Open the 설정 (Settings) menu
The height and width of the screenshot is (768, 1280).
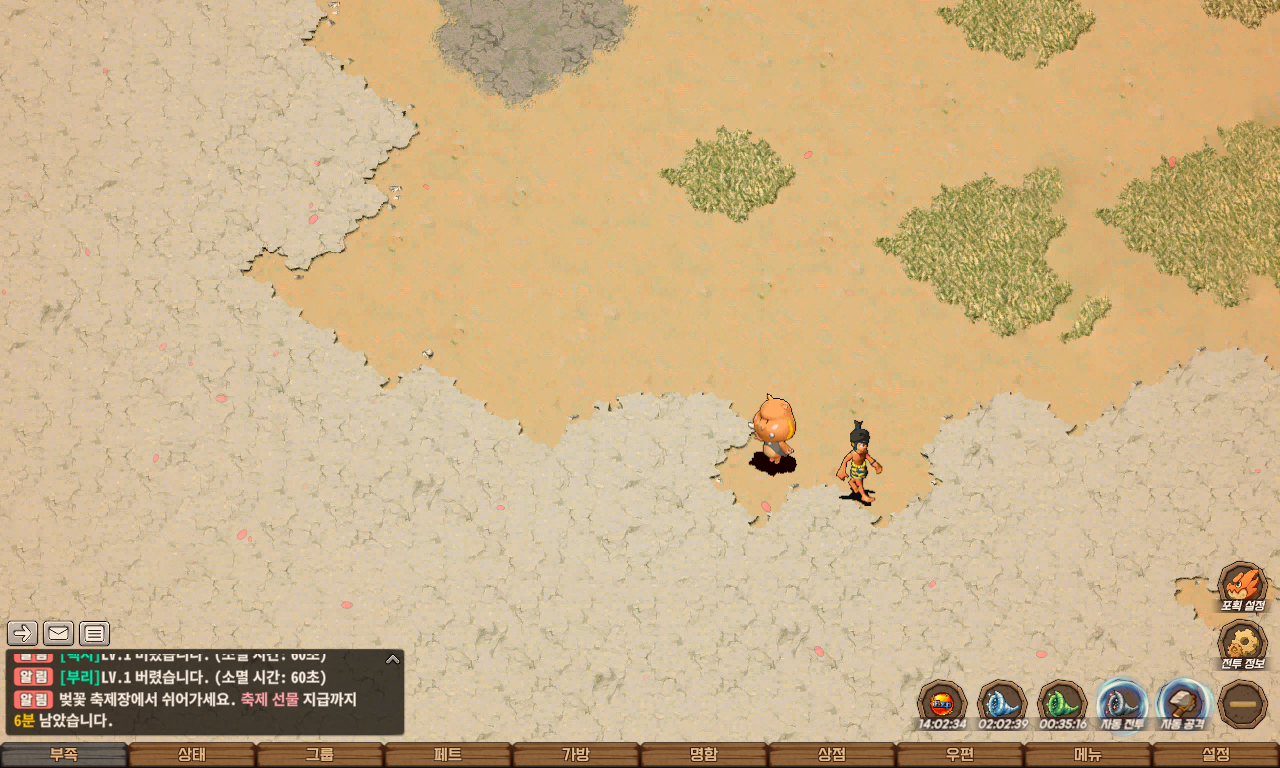pos(1216,755)
